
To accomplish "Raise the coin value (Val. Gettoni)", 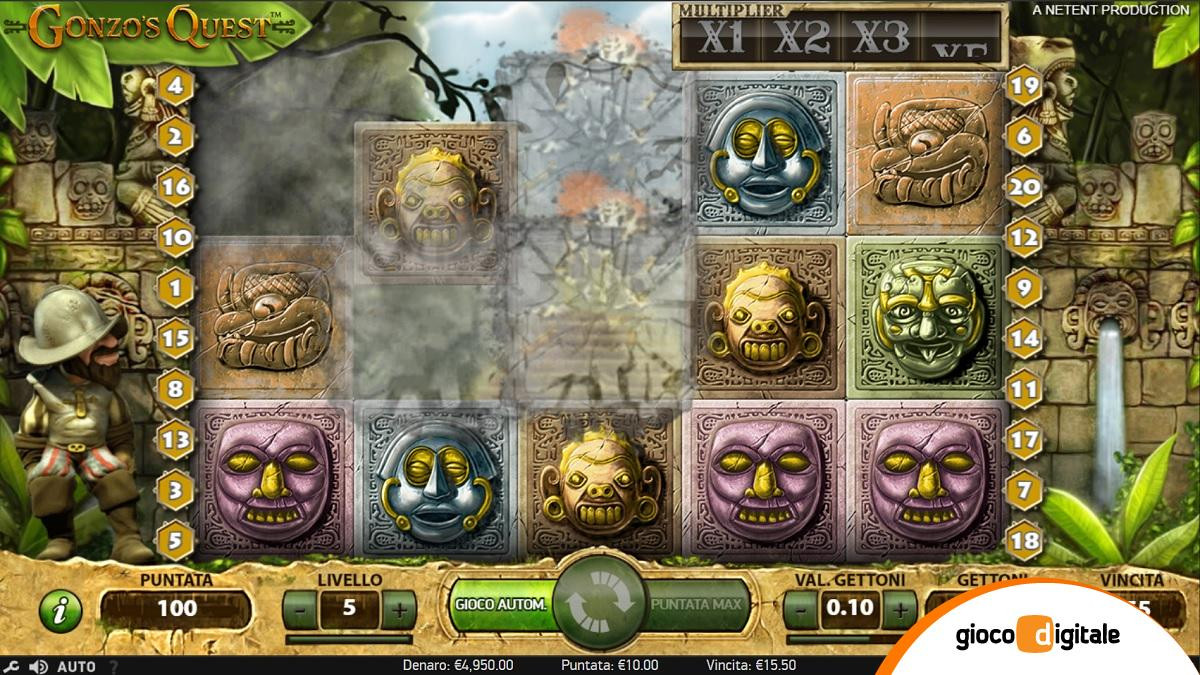I will pos(899,606).
